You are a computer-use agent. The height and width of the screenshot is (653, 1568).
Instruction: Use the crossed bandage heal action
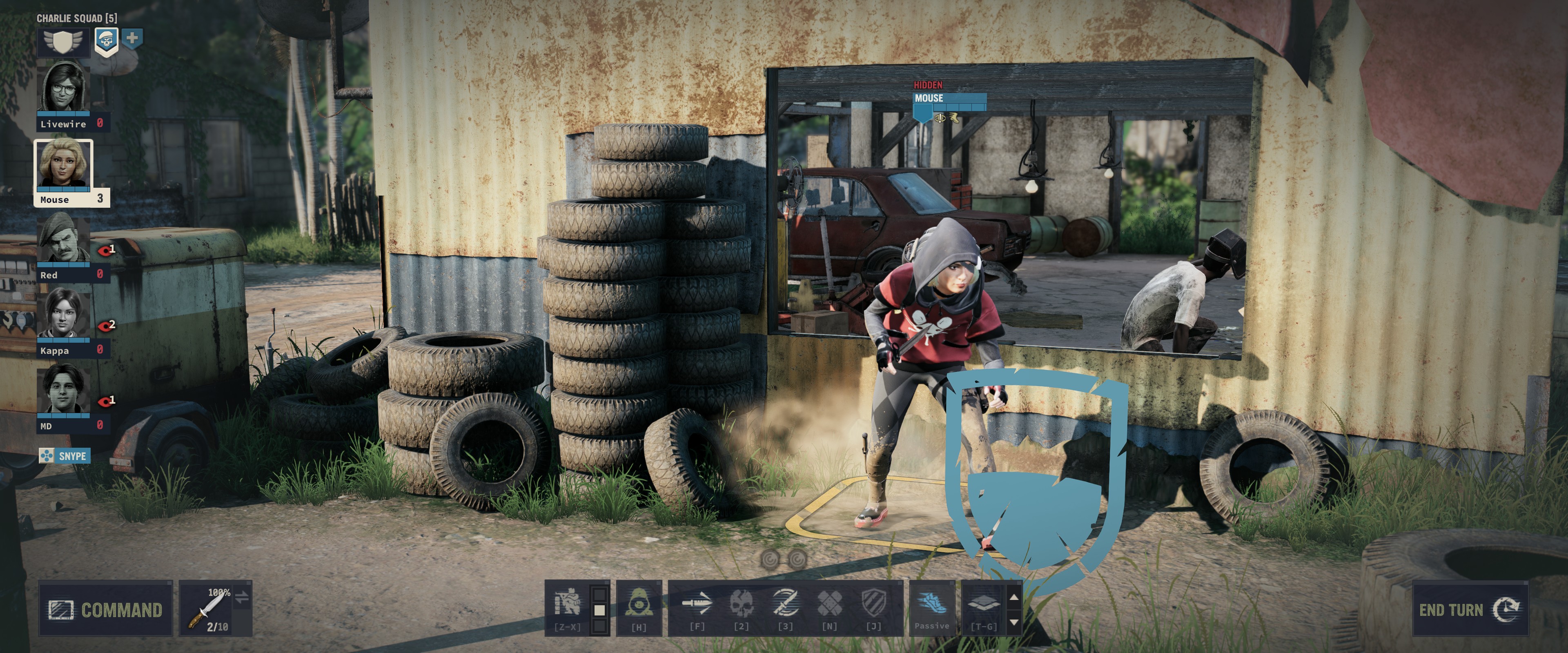pos(829,606)
